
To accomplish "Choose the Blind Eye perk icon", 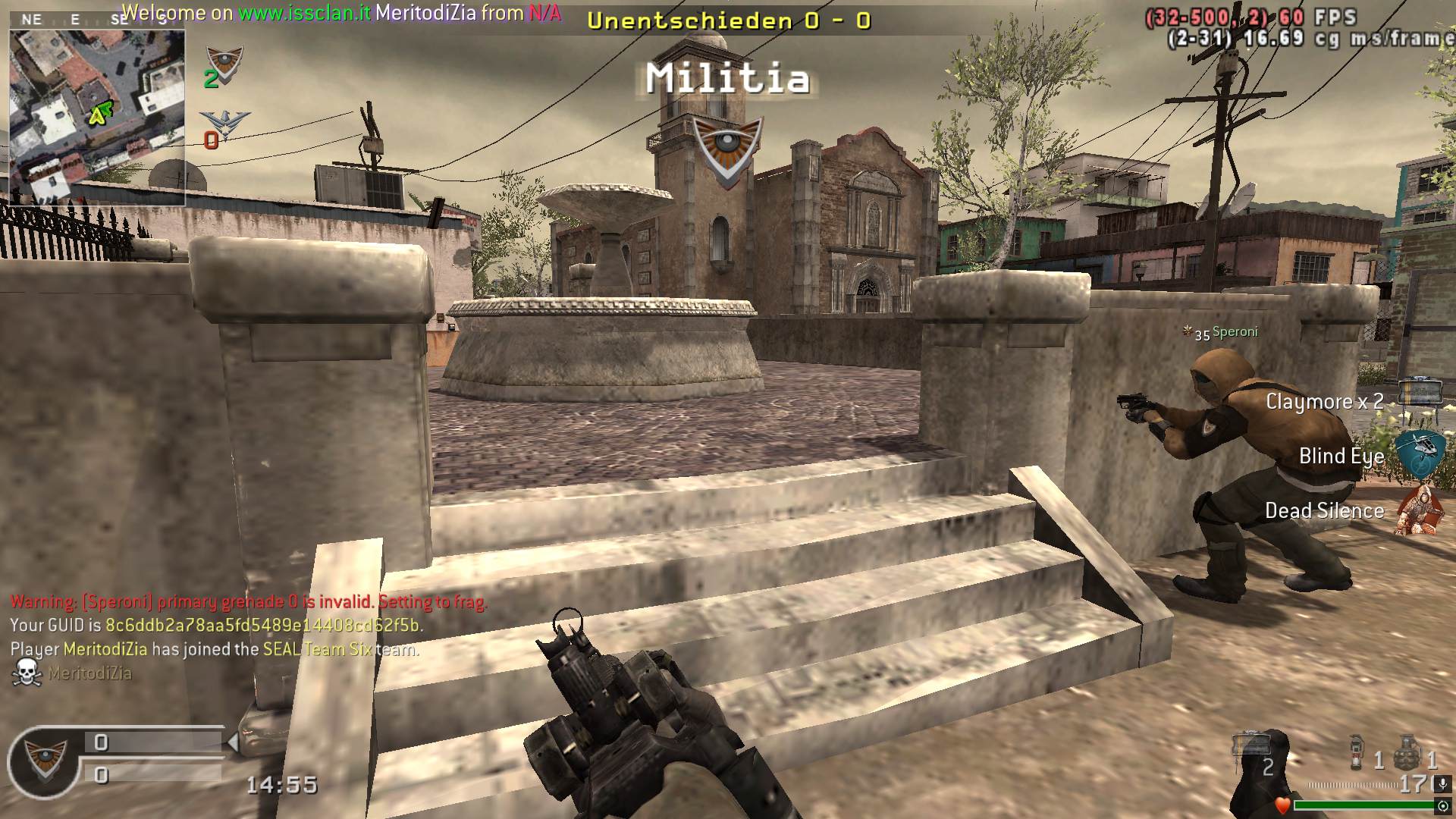I will (1419, 452).
